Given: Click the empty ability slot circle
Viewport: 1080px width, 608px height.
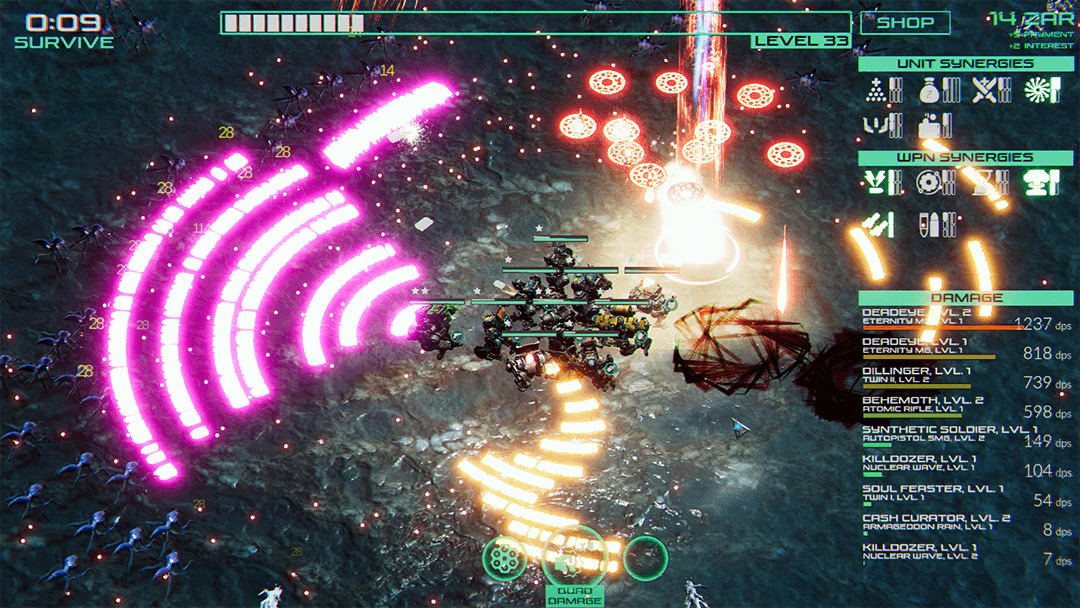Looking at the screenshot, I should [646, 556].
